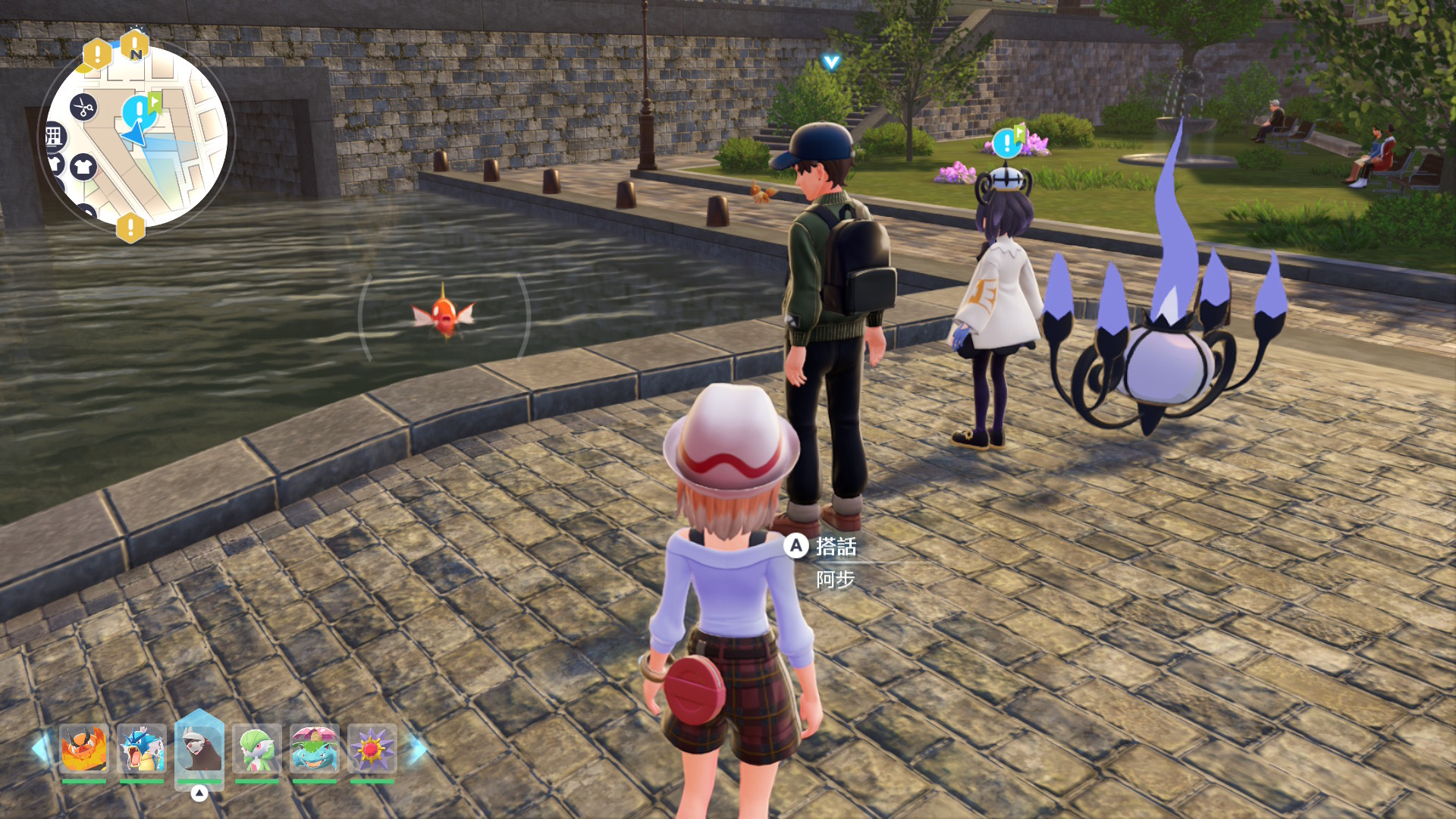Choose Gyarados from the party bar

(x=142, y=748)
